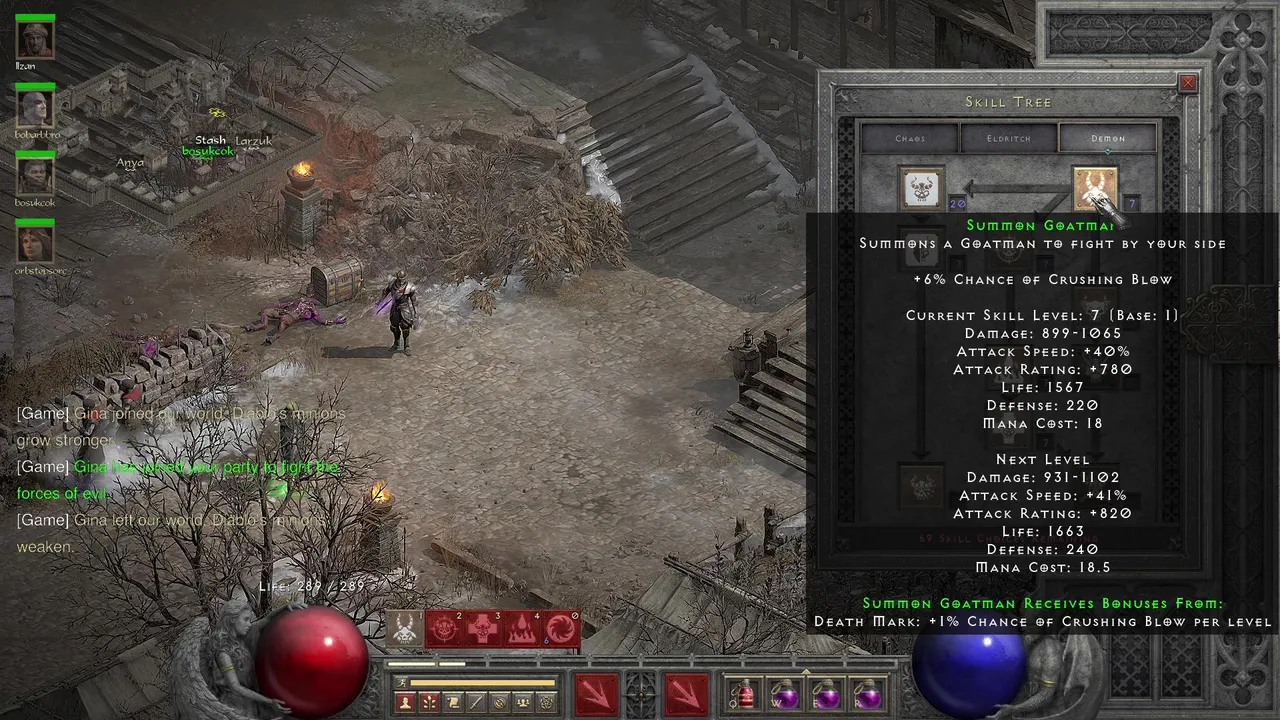1280x720 pixels.
Task: Select the level 20 skill left of Goatman
Action: point(922,188)
